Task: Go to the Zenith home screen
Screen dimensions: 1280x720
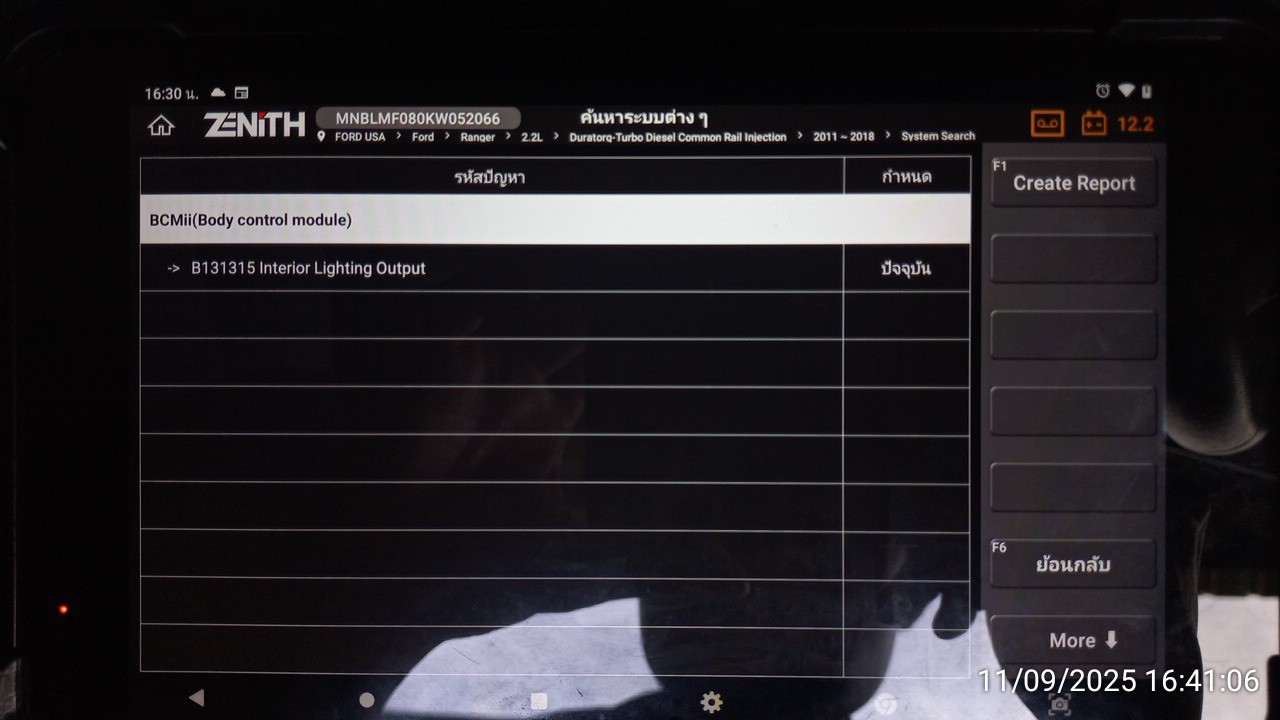Action: pos(161,126)
